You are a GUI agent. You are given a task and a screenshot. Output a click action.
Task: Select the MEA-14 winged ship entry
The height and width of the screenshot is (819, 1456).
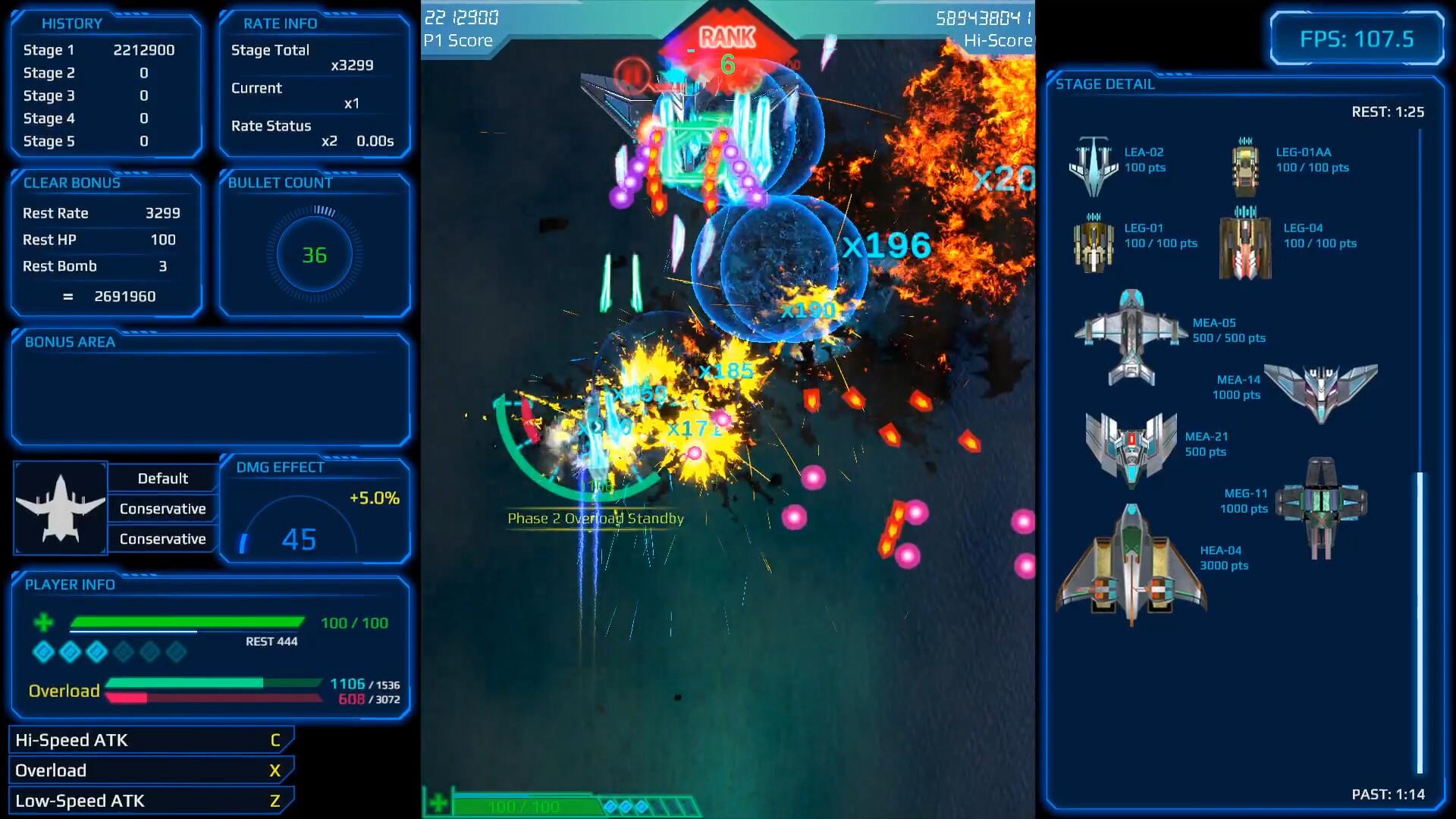click(x=1320, y=391)
